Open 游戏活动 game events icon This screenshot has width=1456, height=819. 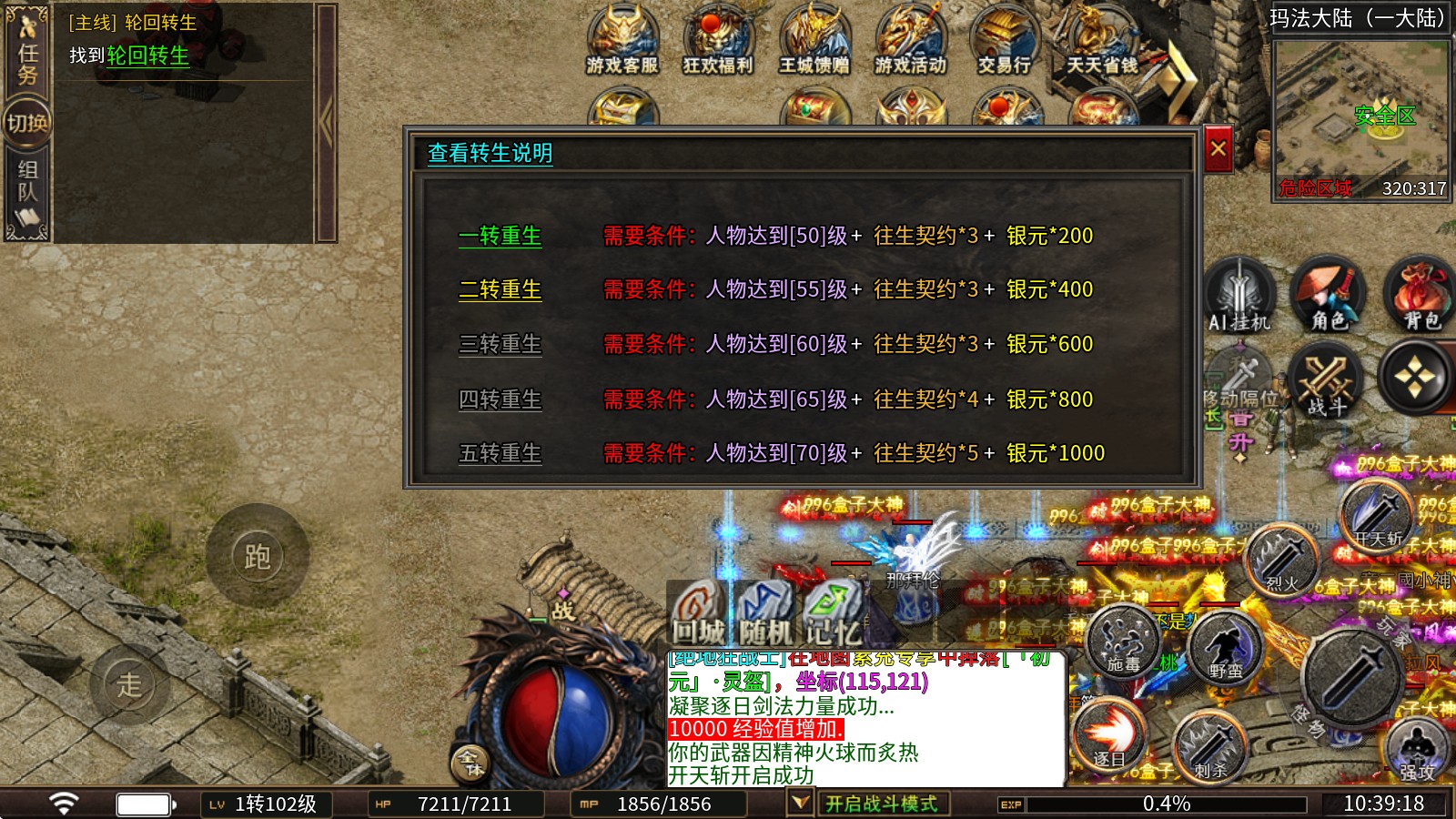910,41
